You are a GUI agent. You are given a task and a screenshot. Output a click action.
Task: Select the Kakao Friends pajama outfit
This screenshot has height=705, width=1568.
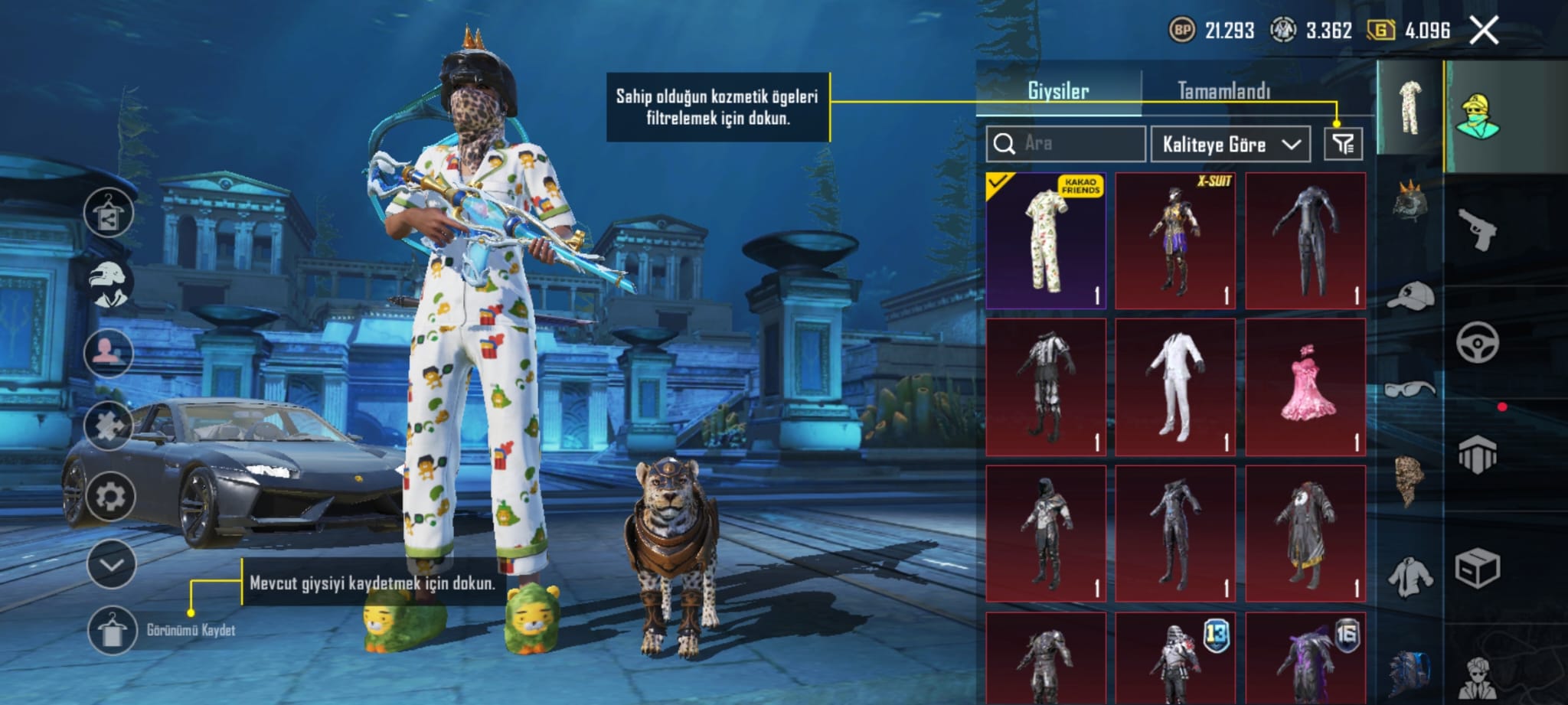point(1046,240)
